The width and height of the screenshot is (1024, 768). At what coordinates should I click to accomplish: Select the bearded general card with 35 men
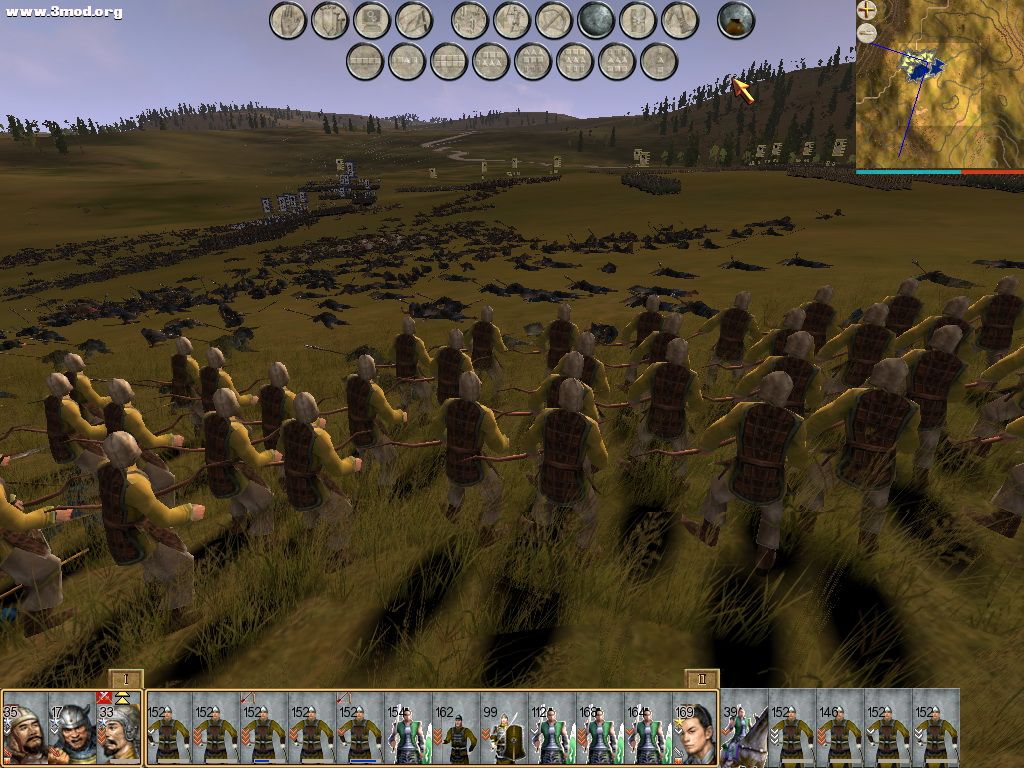(x=24, y=728)
